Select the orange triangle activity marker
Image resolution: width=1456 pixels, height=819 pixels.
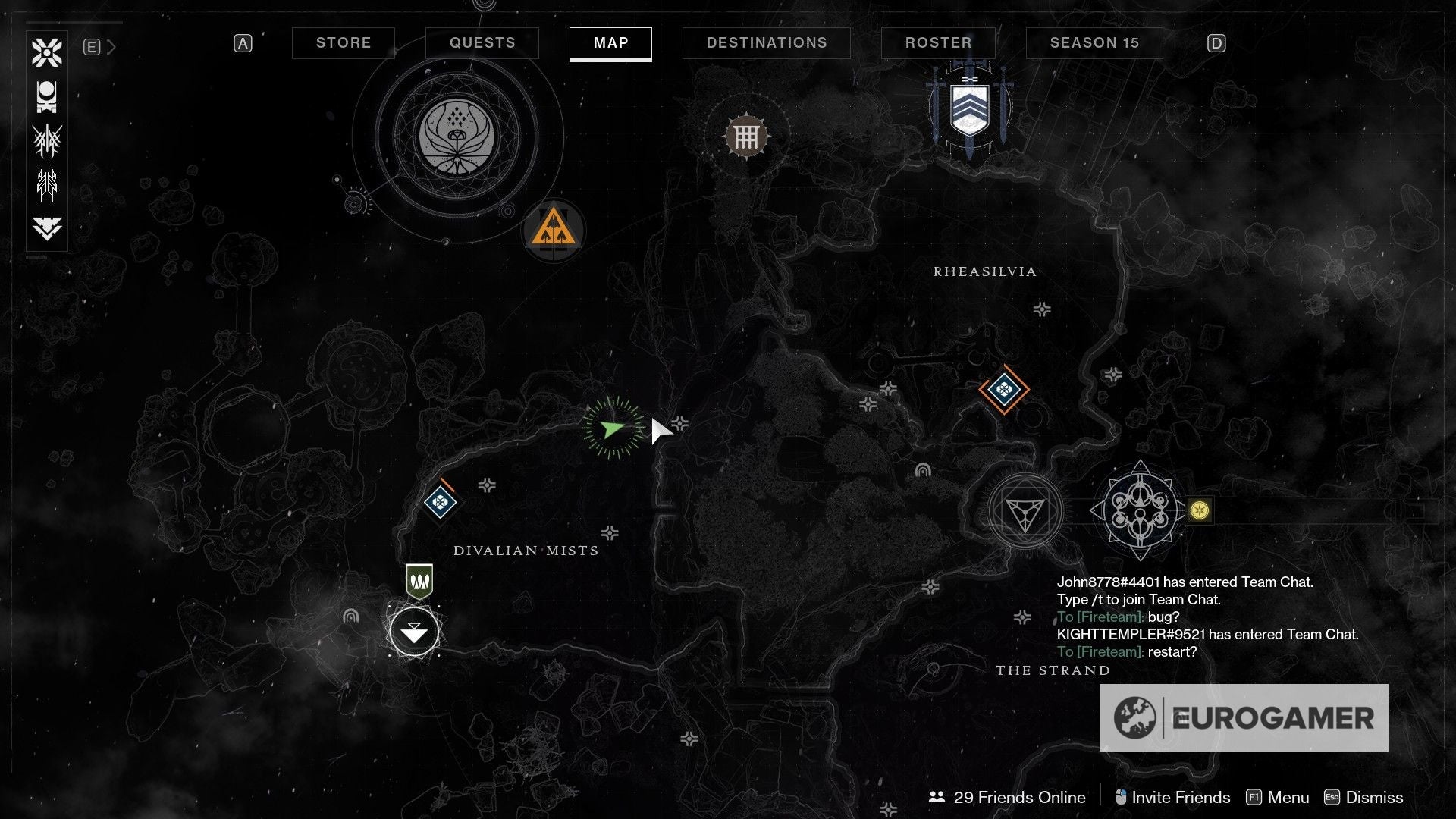point(553,229)
